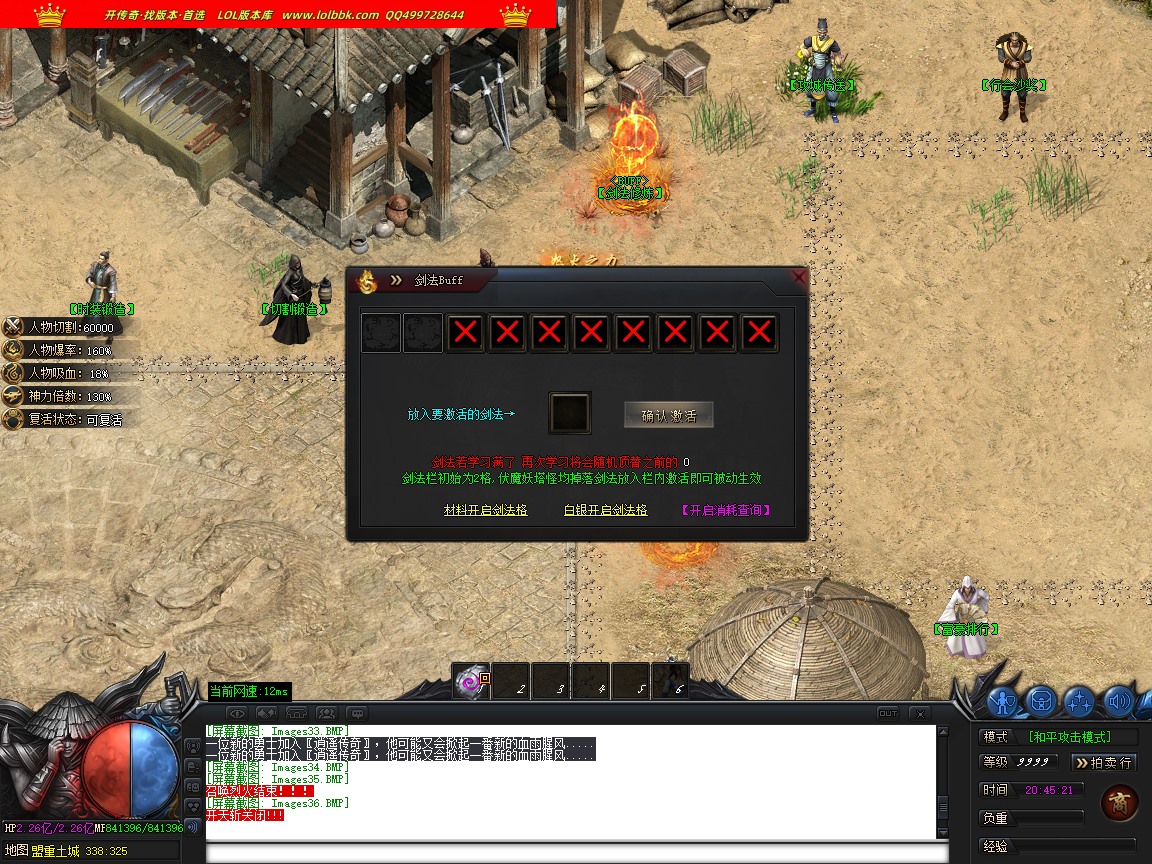Open the character icon in the blue orb row
This screenshot has width=1152, height=864.
1003,701
